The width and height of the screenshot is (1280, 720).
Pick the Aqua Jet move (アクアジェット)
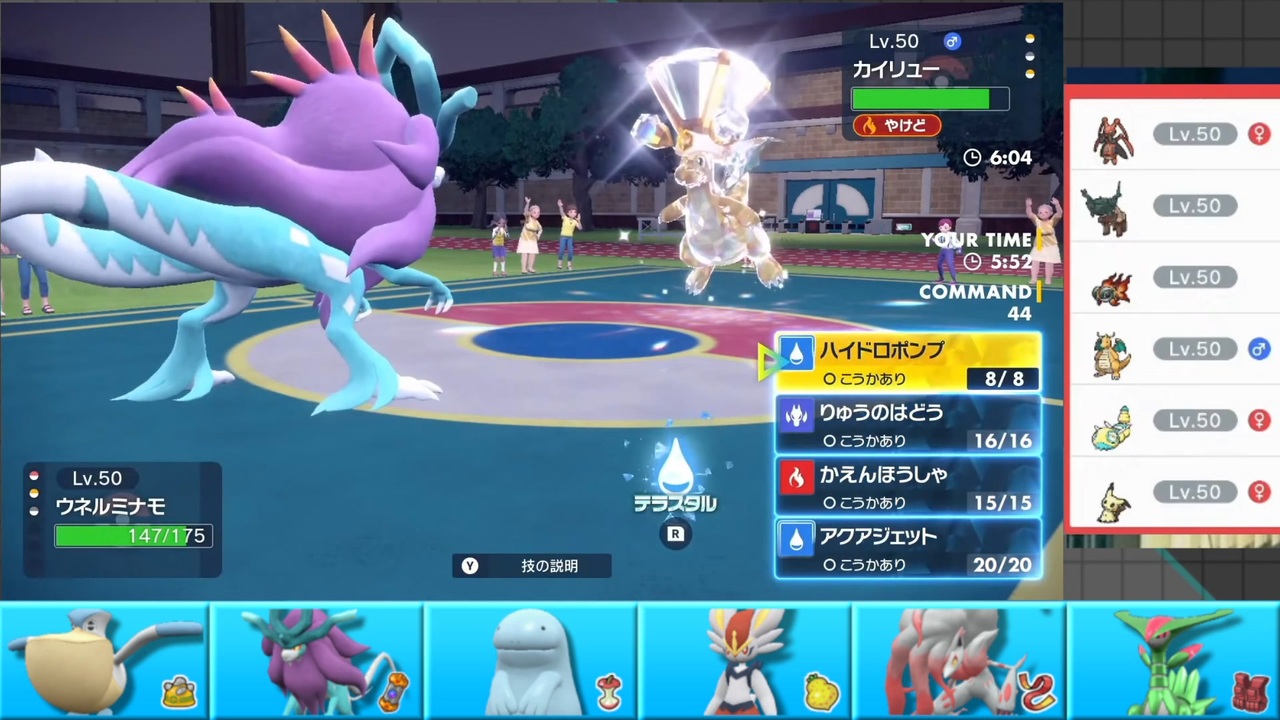point(908,549)
